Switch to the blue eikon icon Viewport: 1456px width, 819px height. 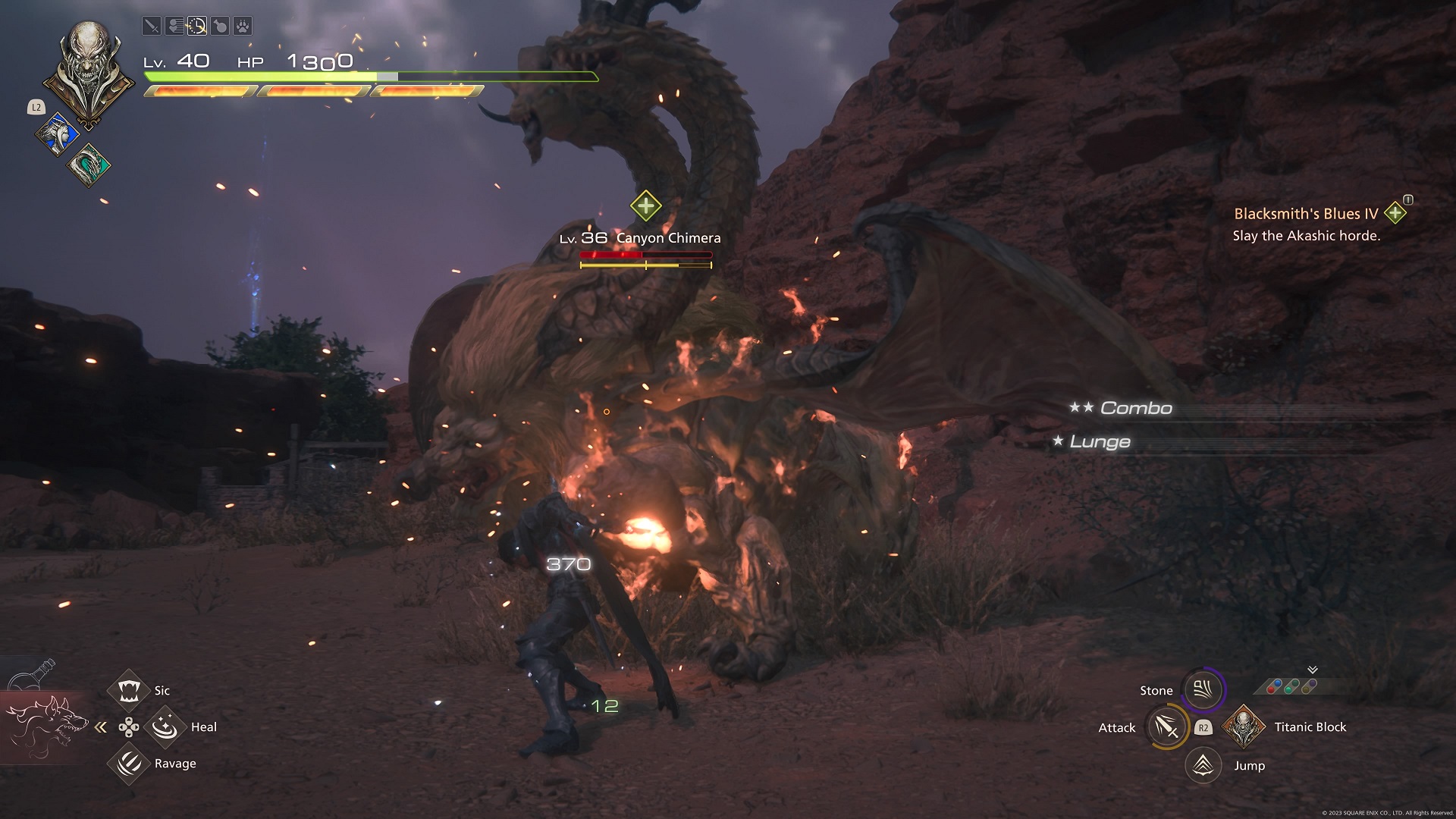coord(56,135)
